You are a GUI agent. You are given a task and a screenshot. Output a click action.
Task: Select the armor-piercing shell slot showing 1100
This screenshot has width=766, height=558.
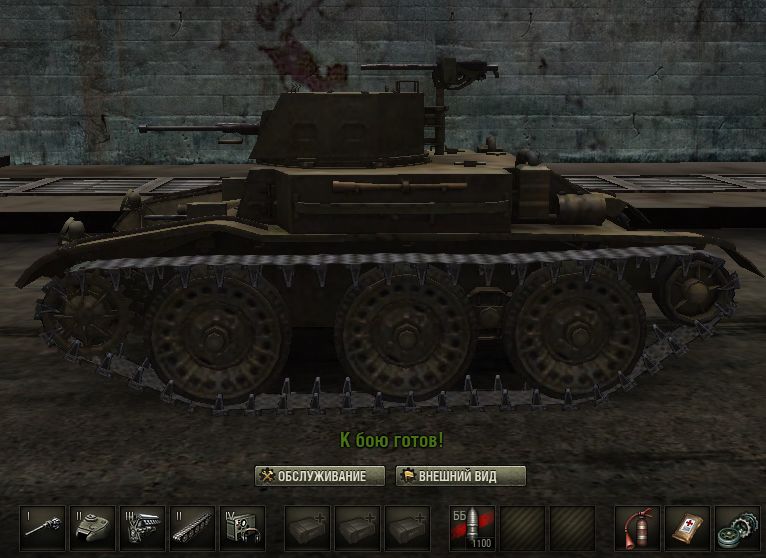[x=473, y=527]
